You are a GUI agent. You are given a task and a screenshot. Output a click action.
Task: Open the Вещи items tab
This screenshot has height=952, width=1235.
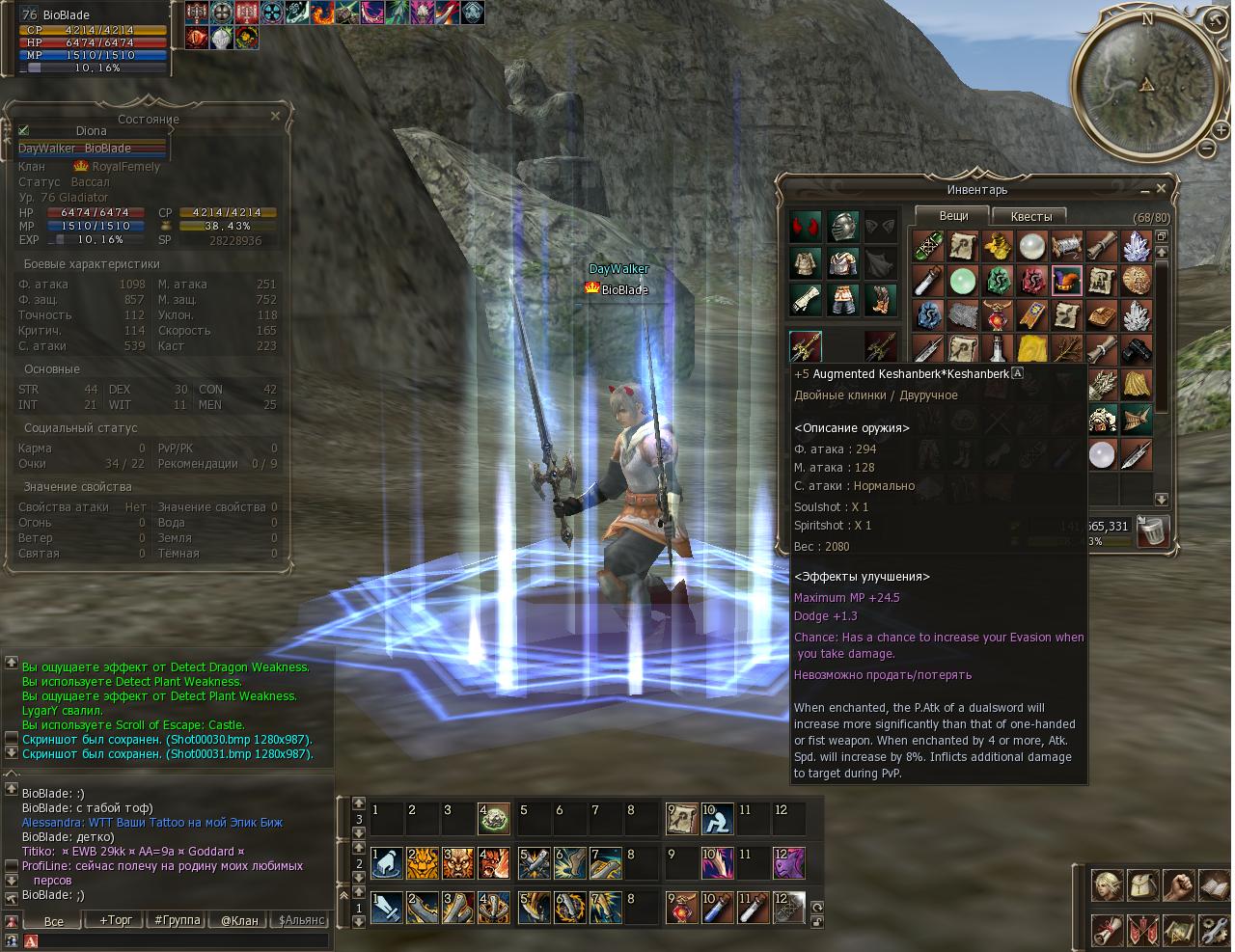[953, 216]
